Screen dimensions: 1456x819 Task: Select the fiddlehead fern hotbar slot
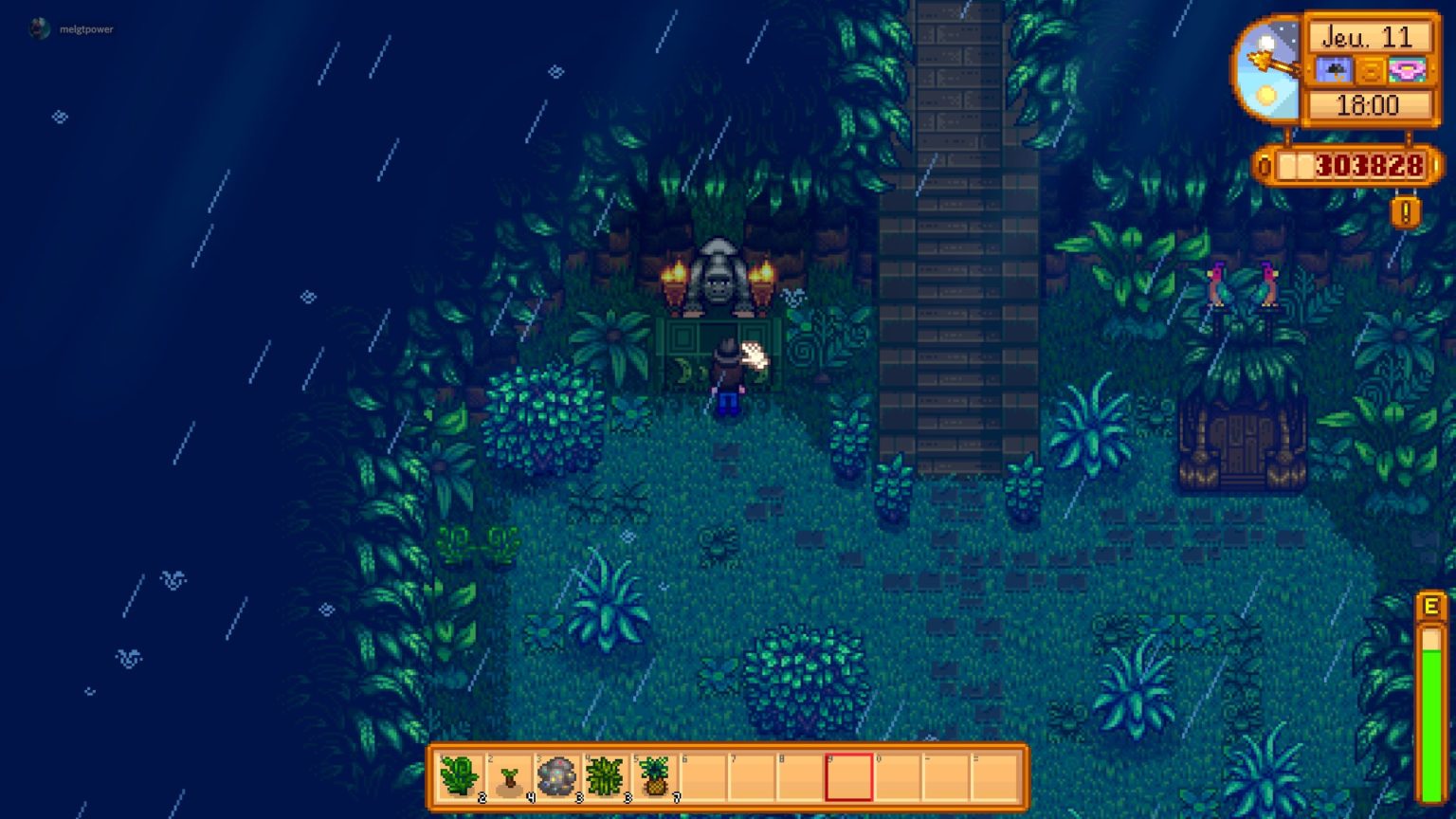coord(460,777)
